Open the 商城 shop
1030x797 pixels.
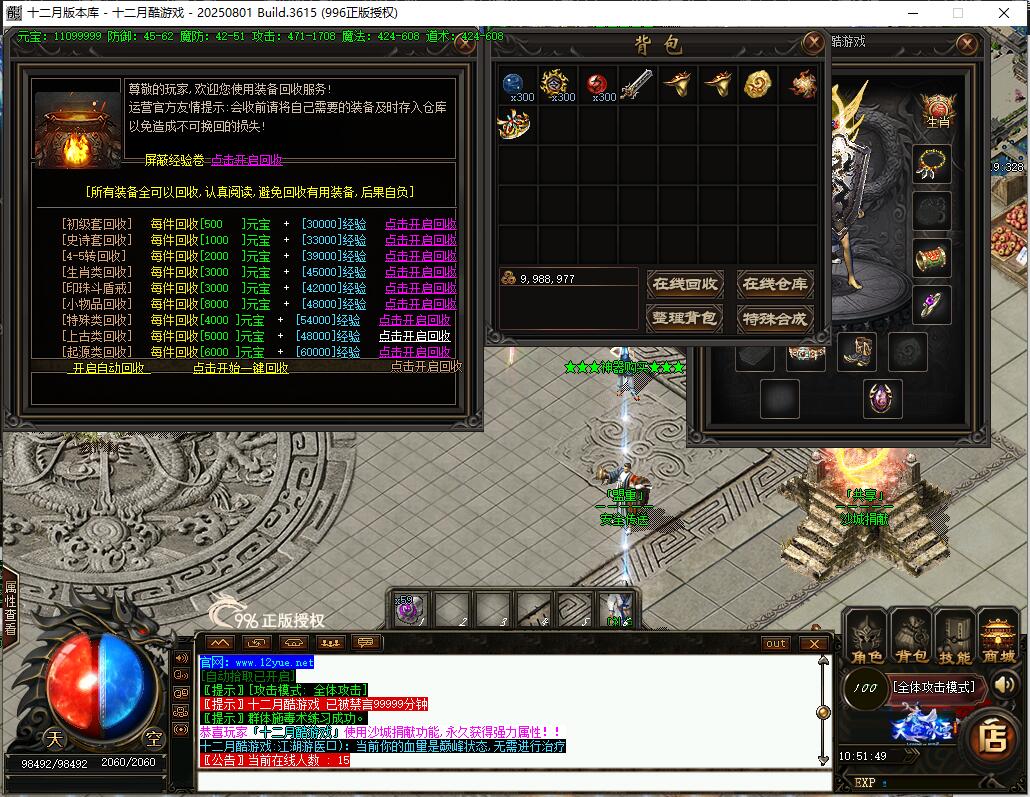tap(997, 638)
